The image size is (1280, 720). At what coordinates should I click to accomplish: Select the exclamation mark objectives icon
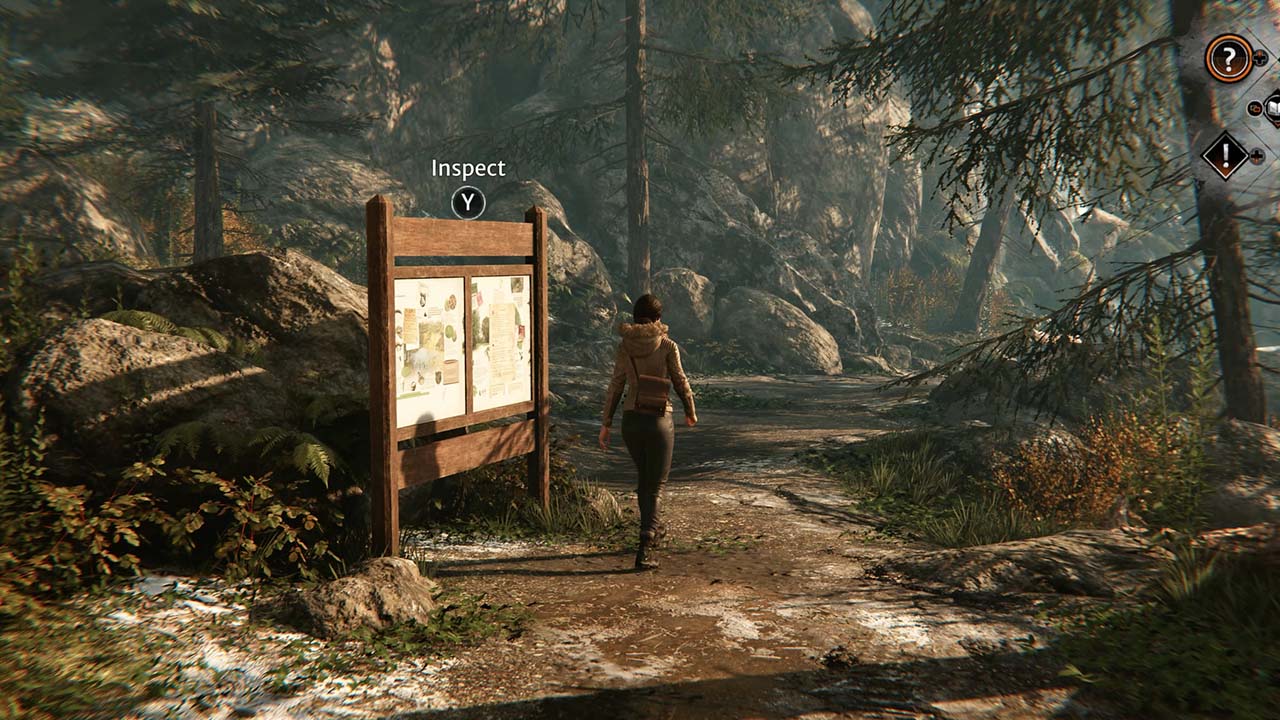click(x=1225, y=155)
